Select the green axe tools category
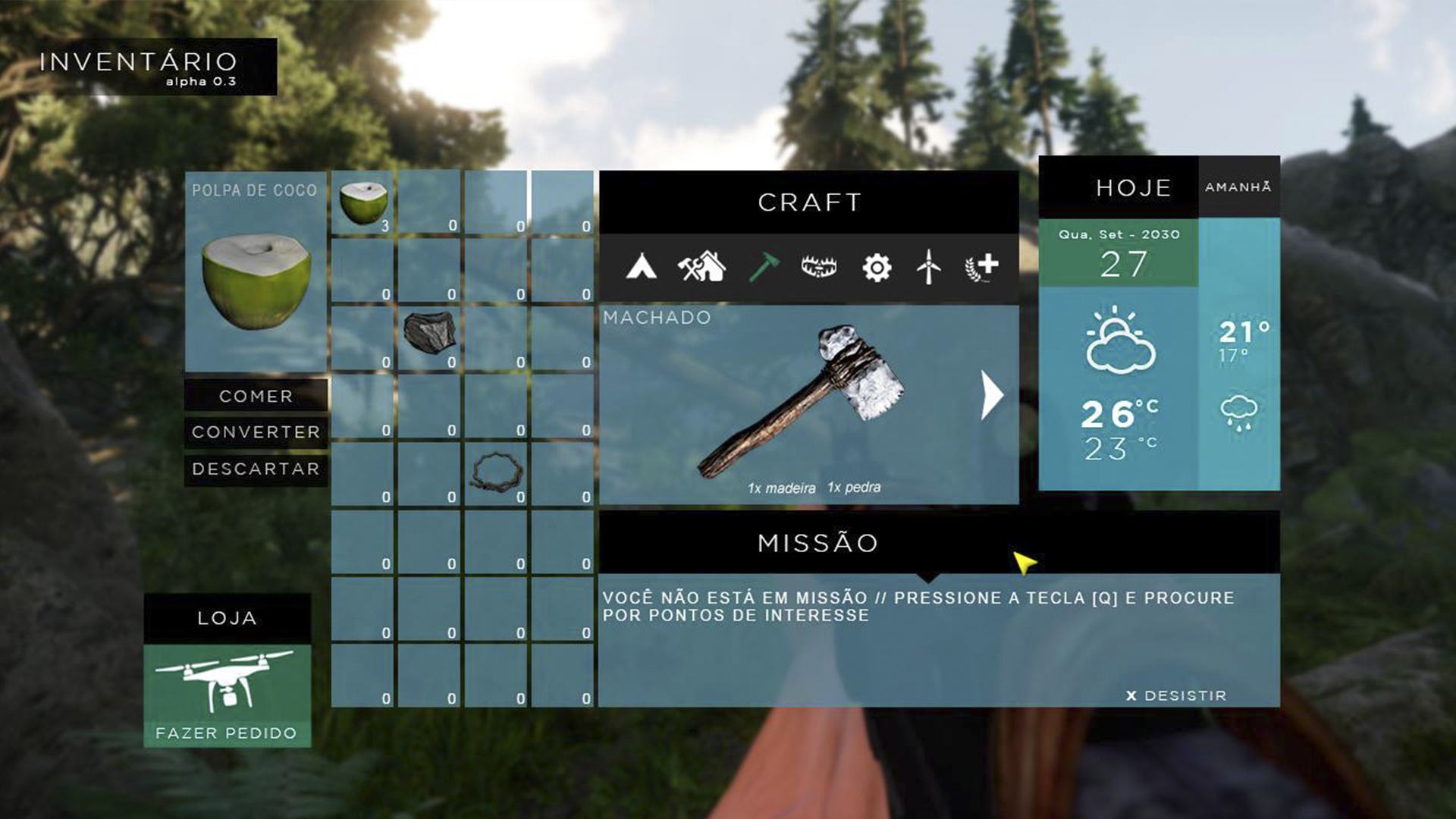1456x819 pixels. (x=764, y=267)
